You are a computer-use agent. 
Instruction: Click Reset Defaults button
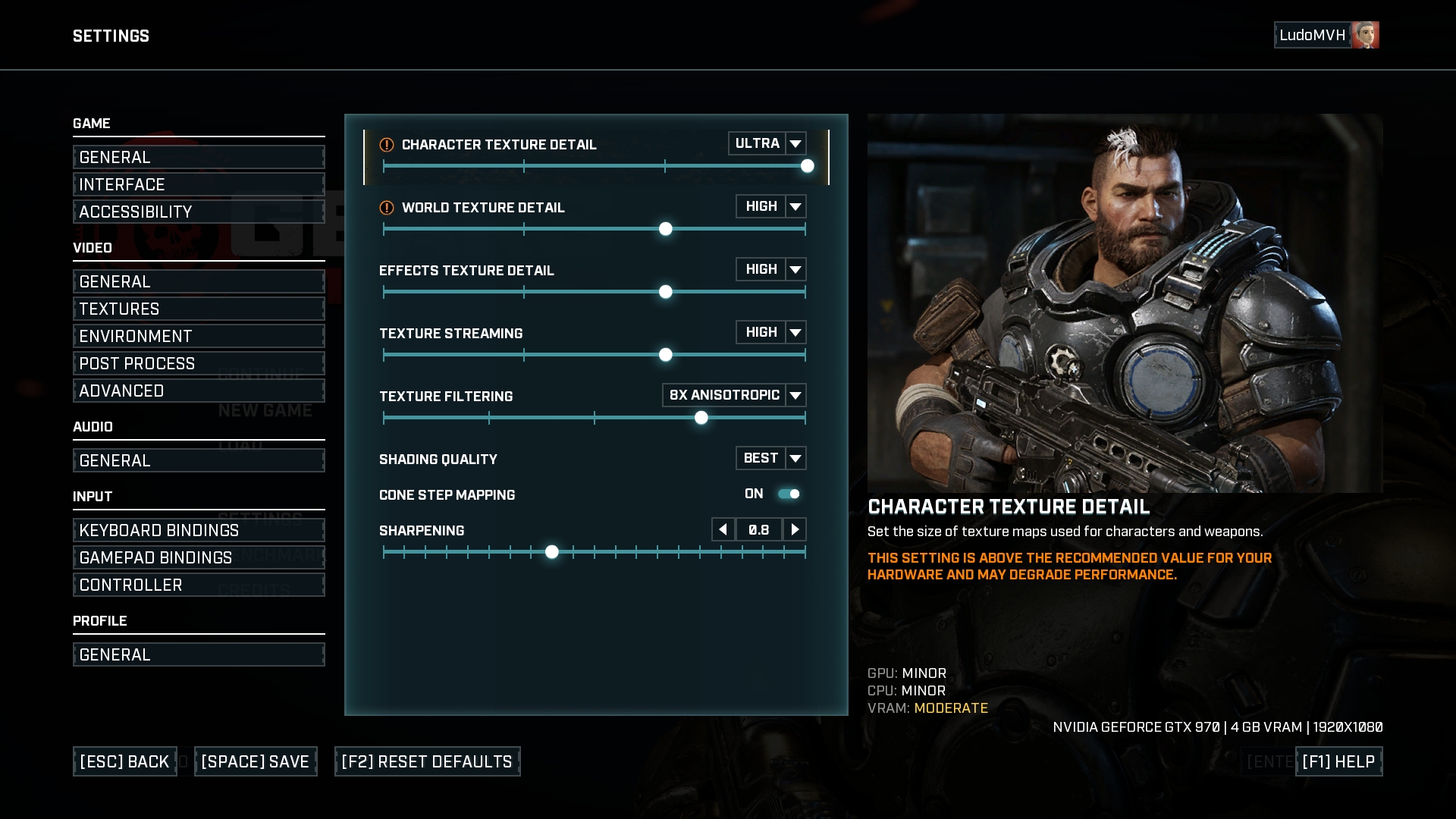pyautogui.click(x=427, y=761)
